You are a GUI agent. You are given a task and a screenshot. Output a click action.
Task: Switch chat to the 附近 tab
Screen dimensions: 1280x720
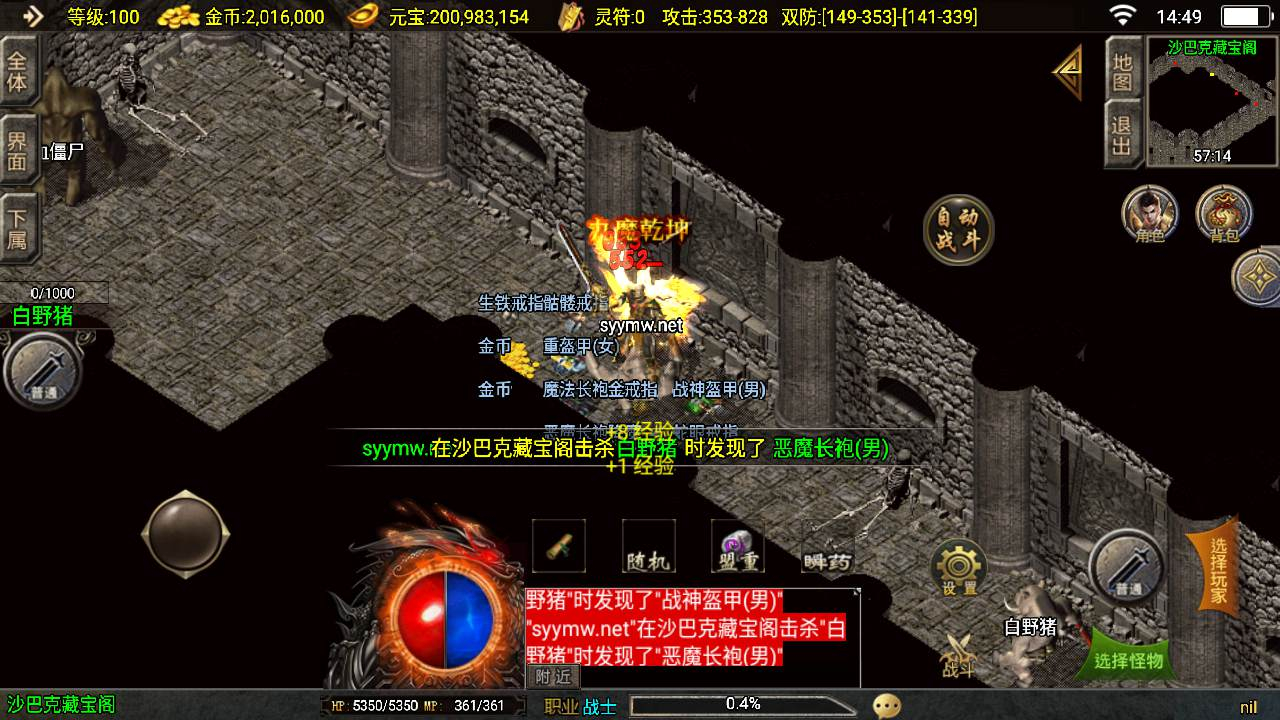[x=552, y=676]
